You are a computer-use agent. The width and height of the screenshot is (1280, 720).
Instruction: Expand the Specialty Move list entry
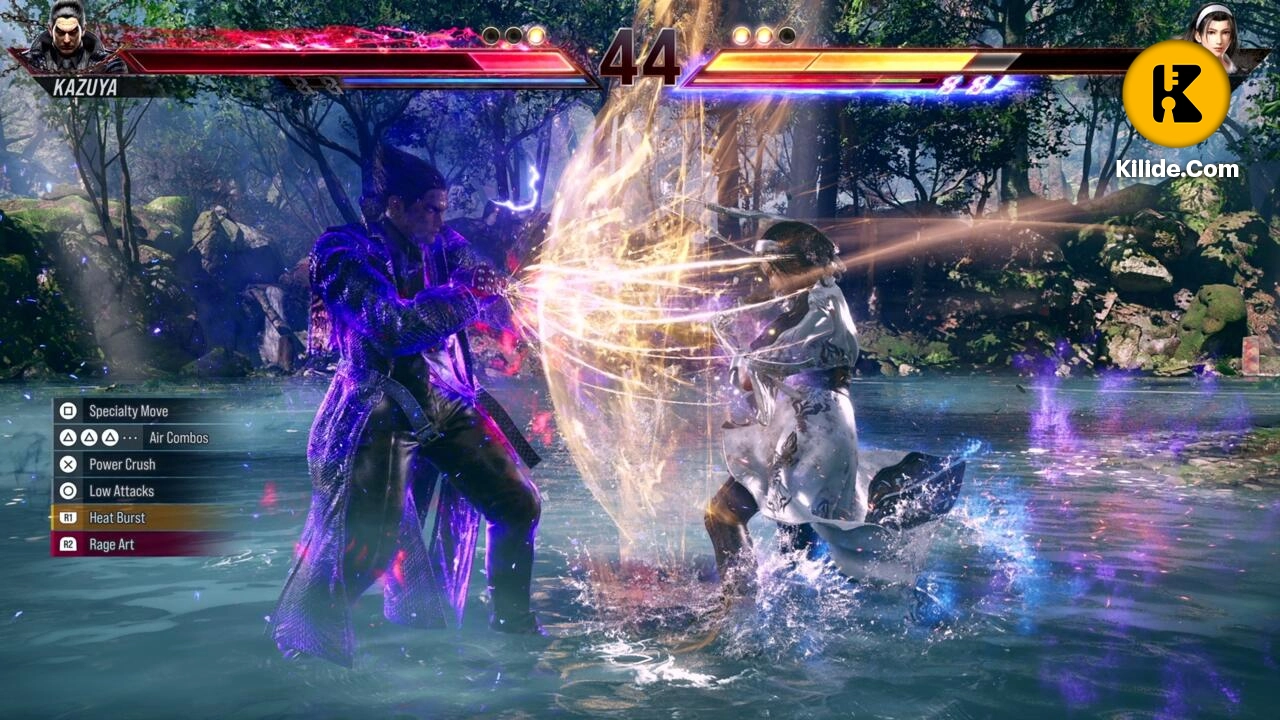click(131, 411)
